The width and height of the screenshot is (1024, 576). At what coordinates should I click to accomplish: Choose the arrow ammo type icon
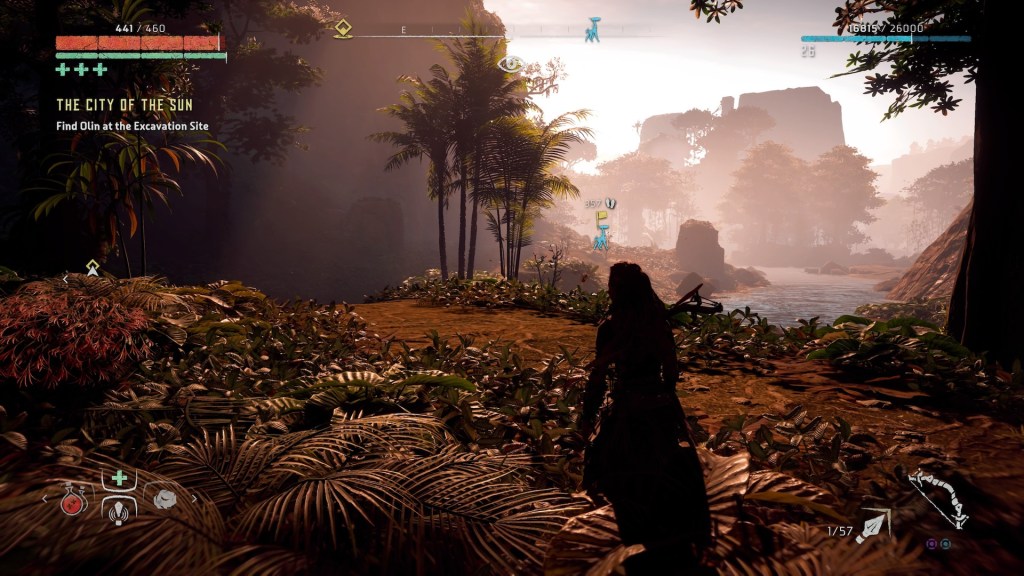(x=872, y=524)
